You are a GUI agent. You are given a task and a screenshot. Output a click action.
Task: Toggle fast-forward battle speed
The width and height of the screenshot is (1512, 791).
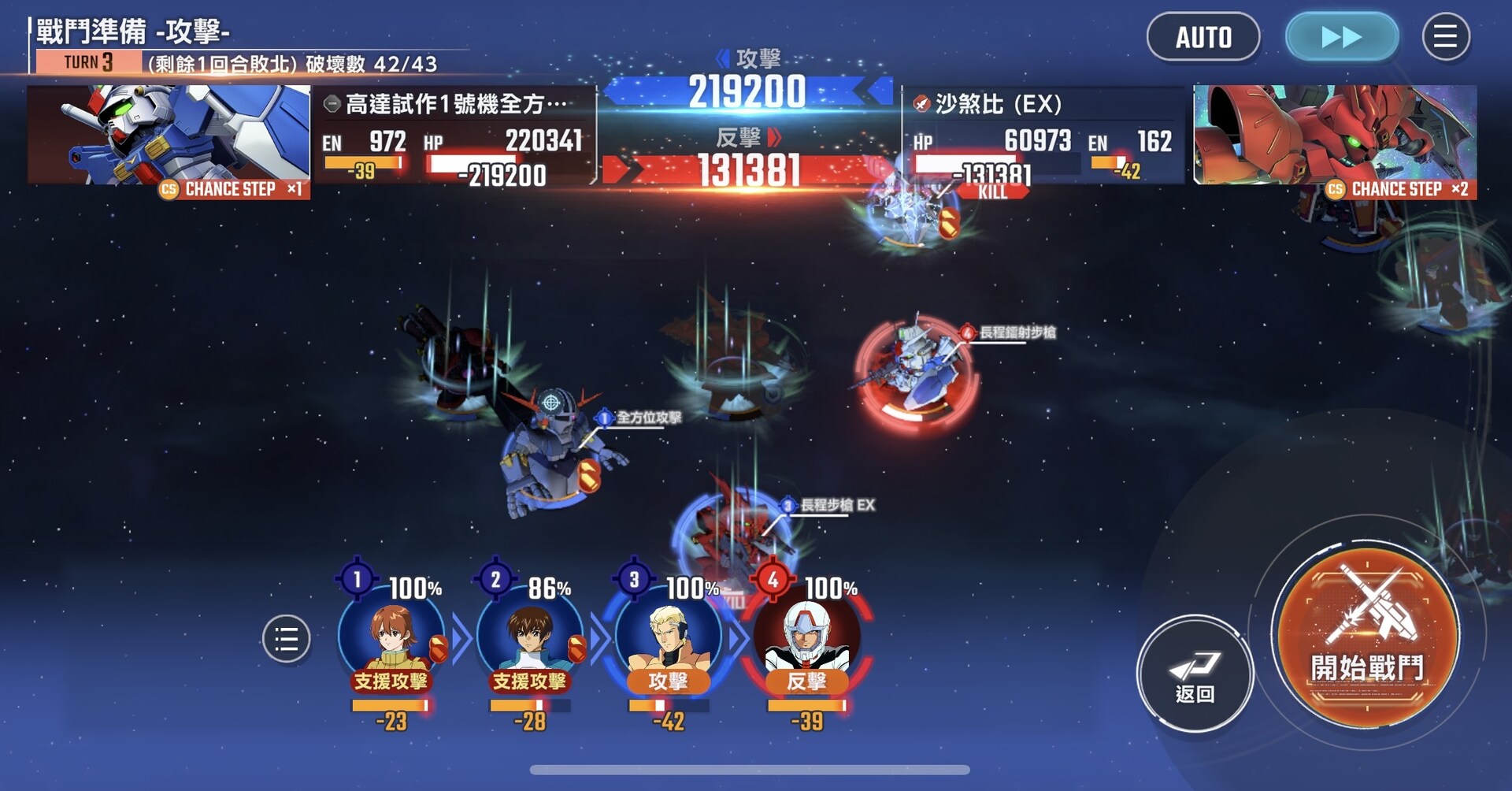coord(1341,36)
